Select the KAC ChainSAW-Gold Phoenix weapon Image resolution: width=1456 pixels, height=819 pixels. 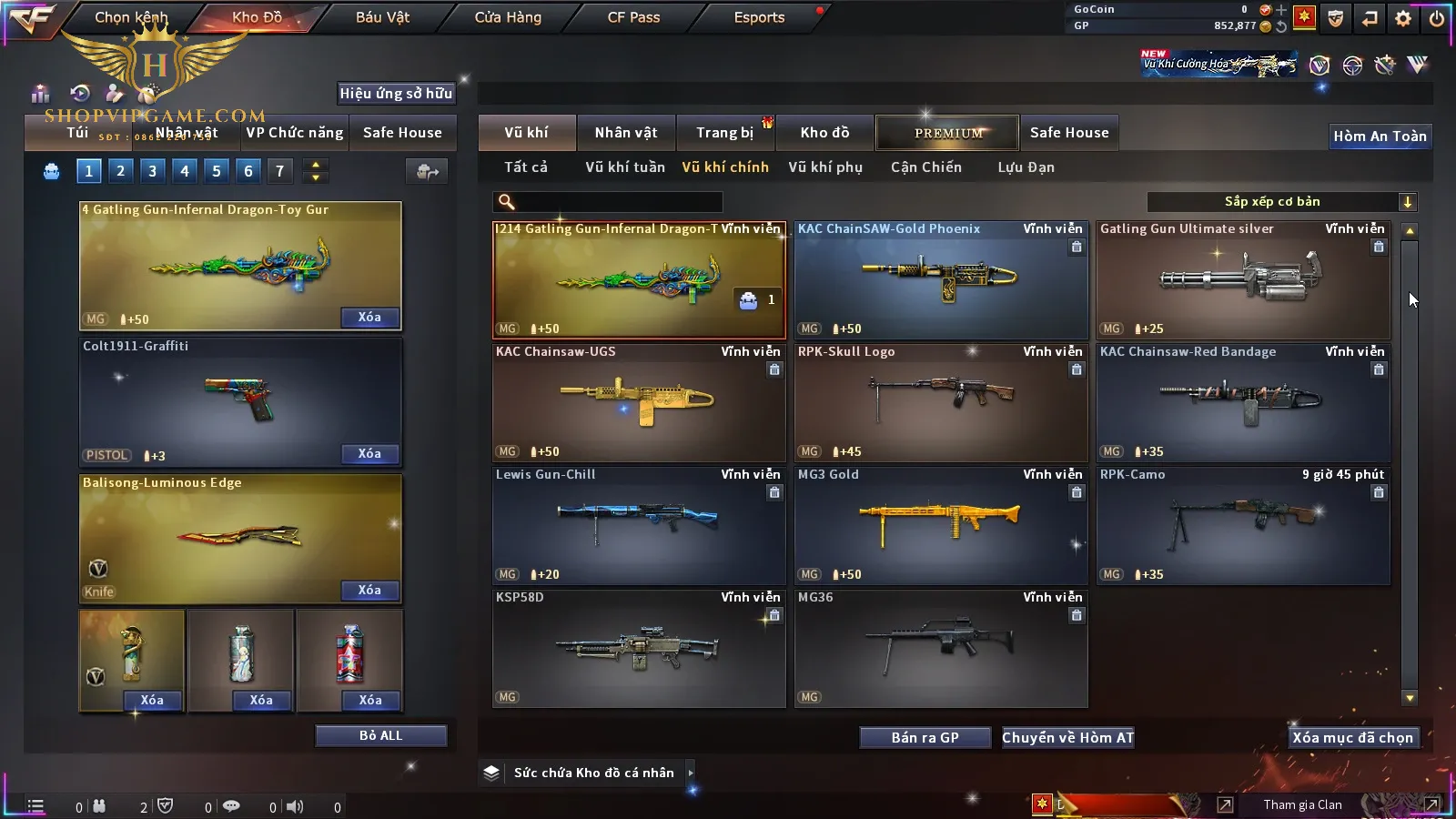click(x=940, y=280)
